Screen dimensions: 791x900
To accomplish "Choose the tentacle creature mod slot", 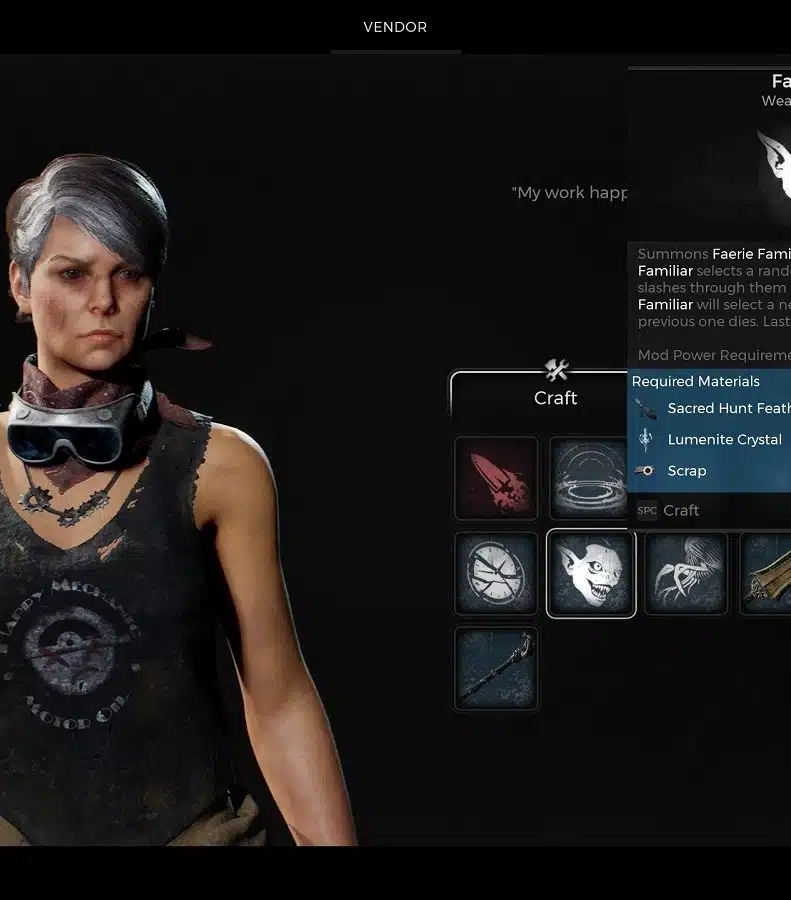I will (x=686, y=573).
